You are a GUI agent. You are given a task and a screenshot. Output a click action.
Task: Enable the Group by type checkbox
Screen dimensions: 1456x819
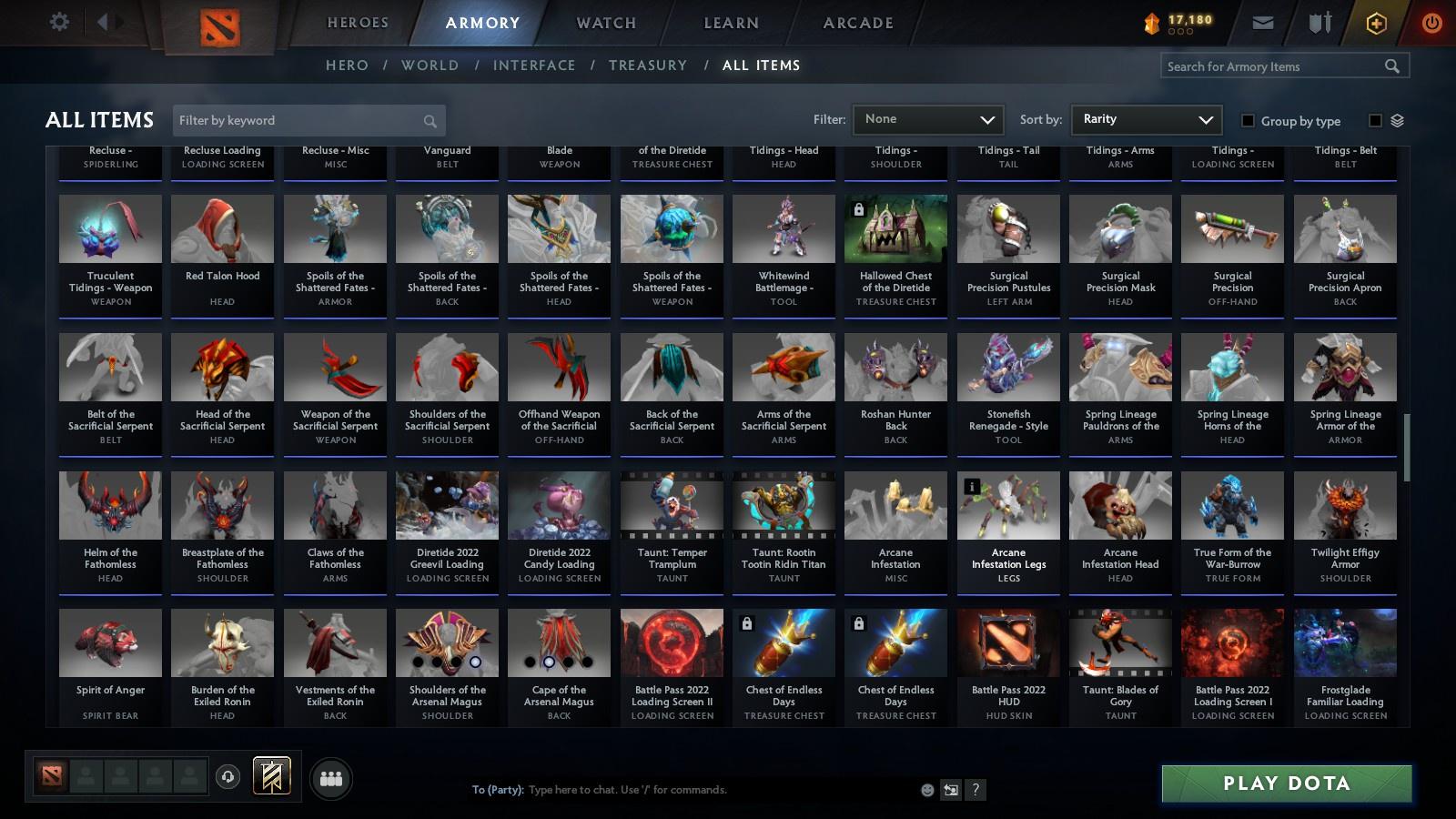(x=1249, y=121)
